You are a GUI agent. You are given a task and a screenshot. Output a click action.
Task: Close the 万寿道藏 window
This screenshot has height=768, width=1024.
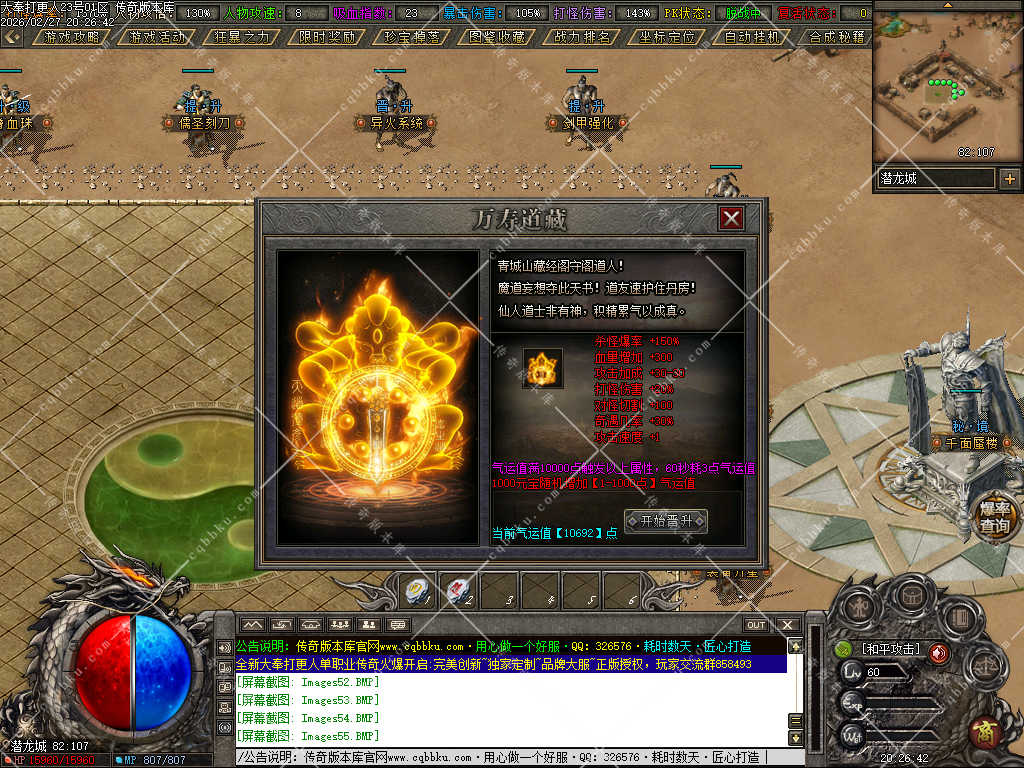pos(732,218)
